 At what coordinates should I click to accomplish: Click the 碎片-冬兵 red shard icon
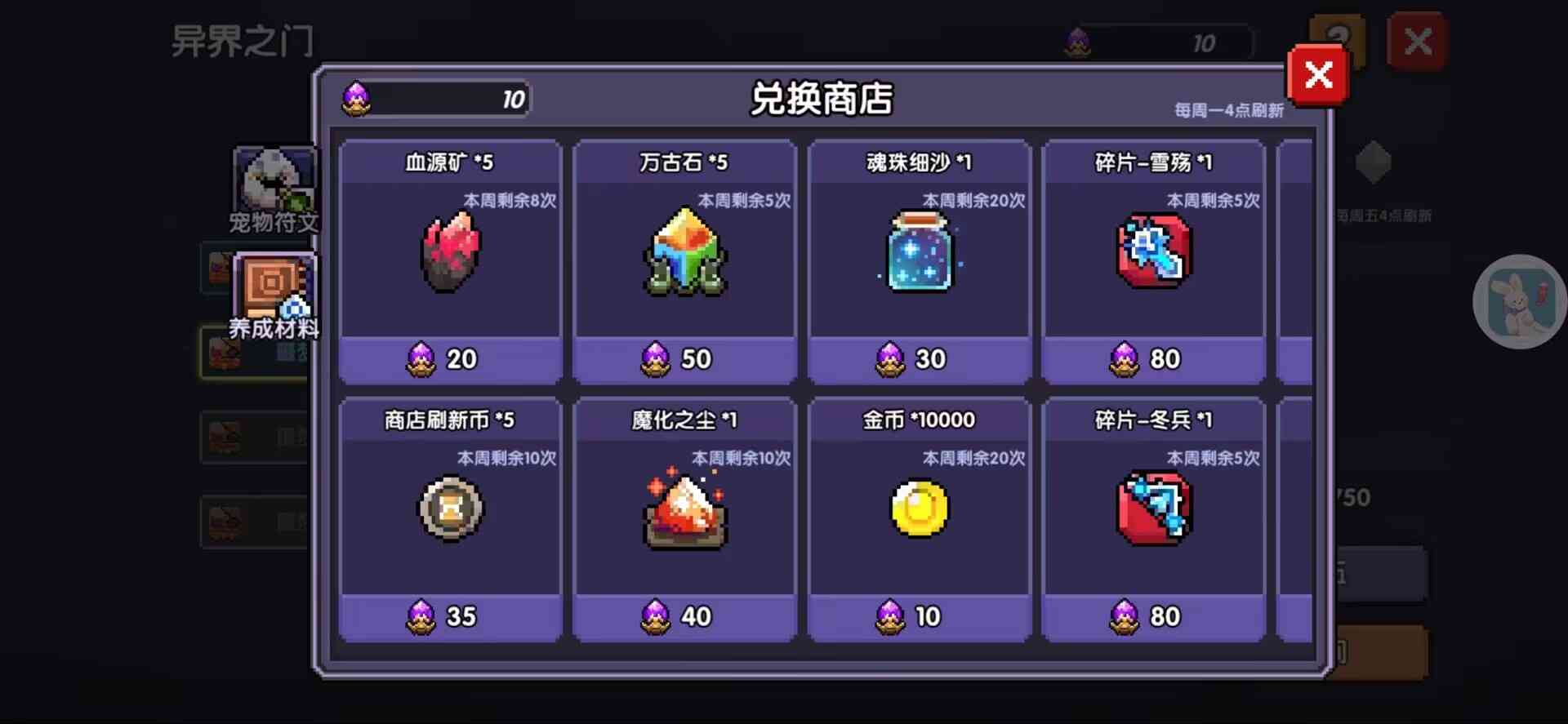pos(1152,509)
